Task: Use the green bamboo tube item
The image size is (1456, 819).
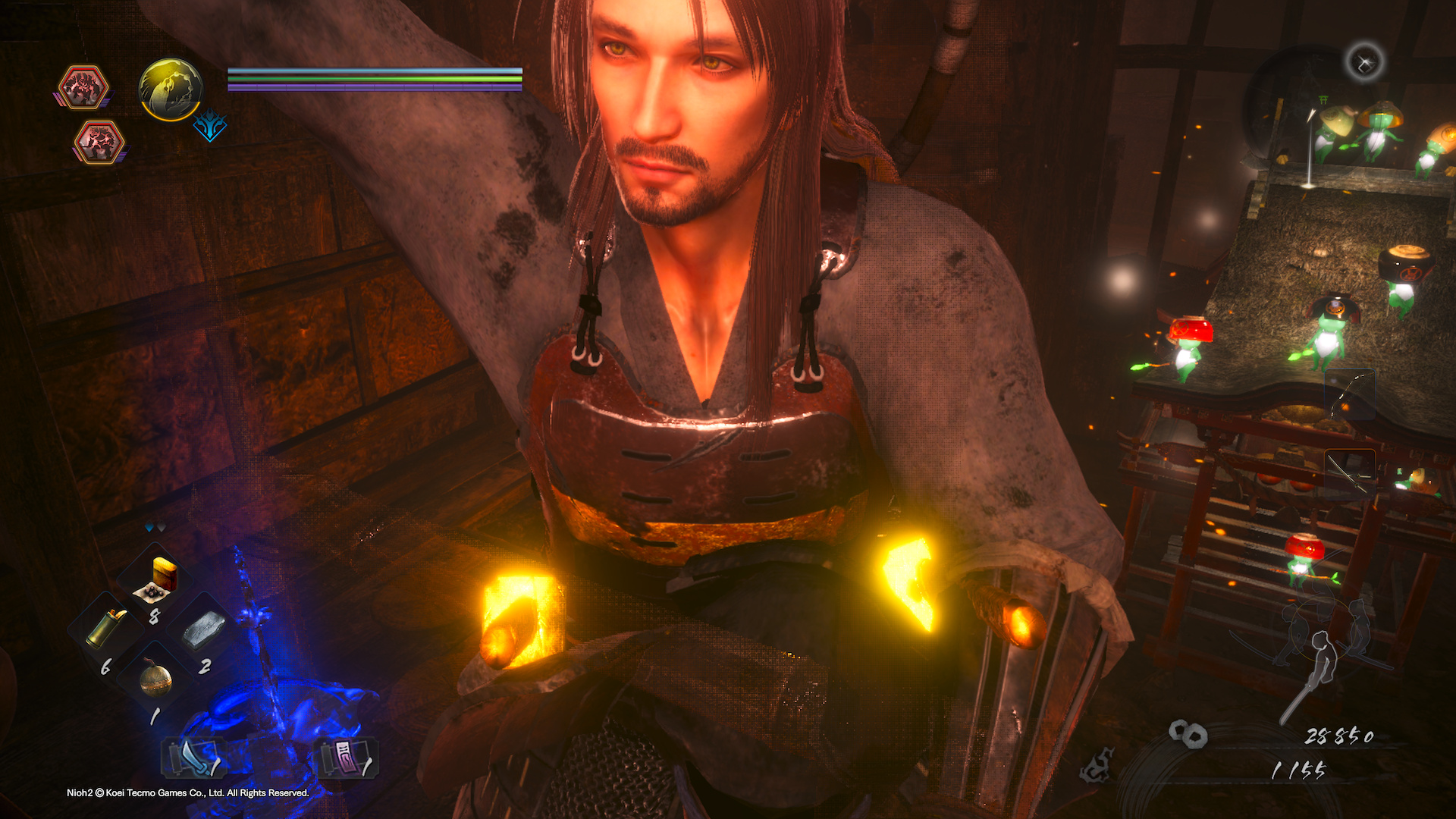Action: [x=107, y=629]
